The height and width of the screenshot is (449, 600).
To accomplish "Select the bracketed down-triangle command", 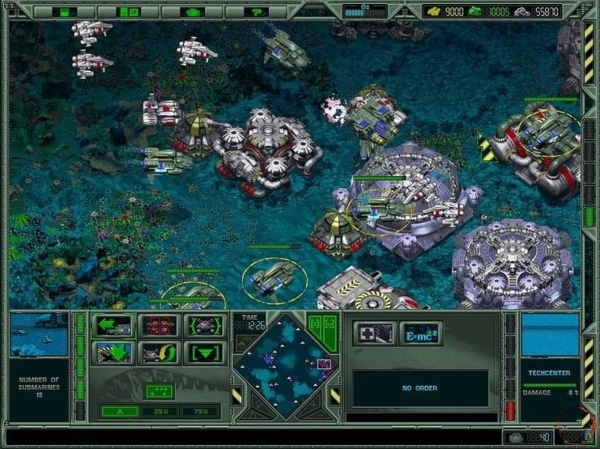I will pos(205,352).
